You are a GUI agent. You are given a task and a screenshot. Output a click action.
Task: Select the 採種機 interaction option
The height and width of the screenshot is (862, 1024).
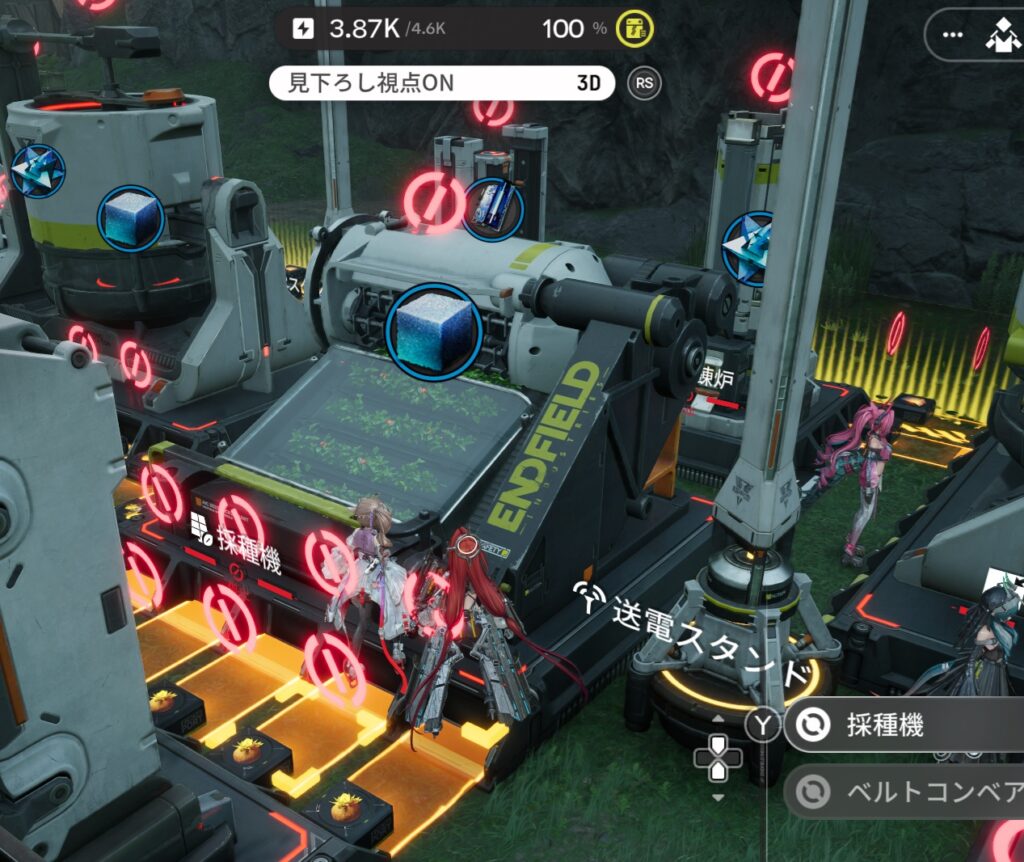tap(900, 726)
